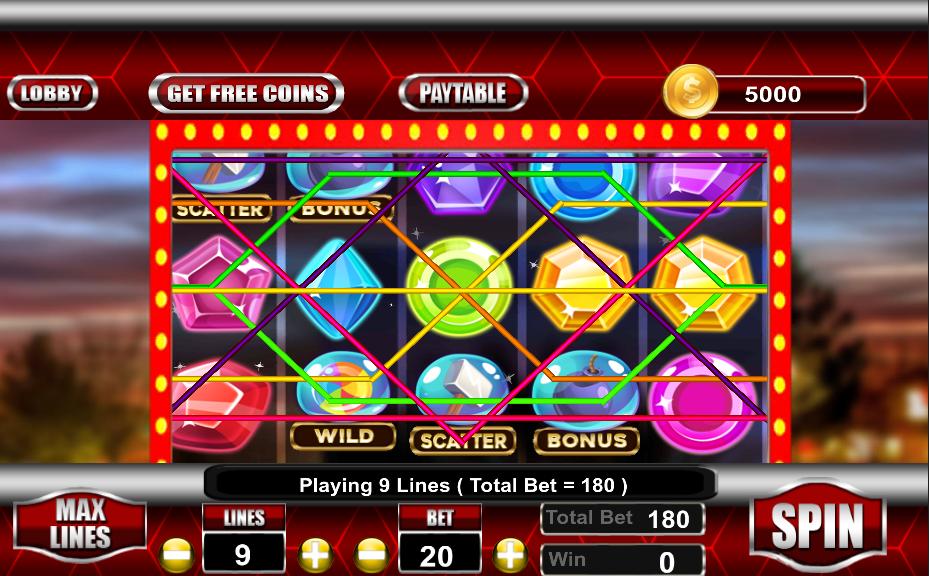Claim coins with Get Free Coins
This screenshot has height=576, width=929.
pos(246,94)
